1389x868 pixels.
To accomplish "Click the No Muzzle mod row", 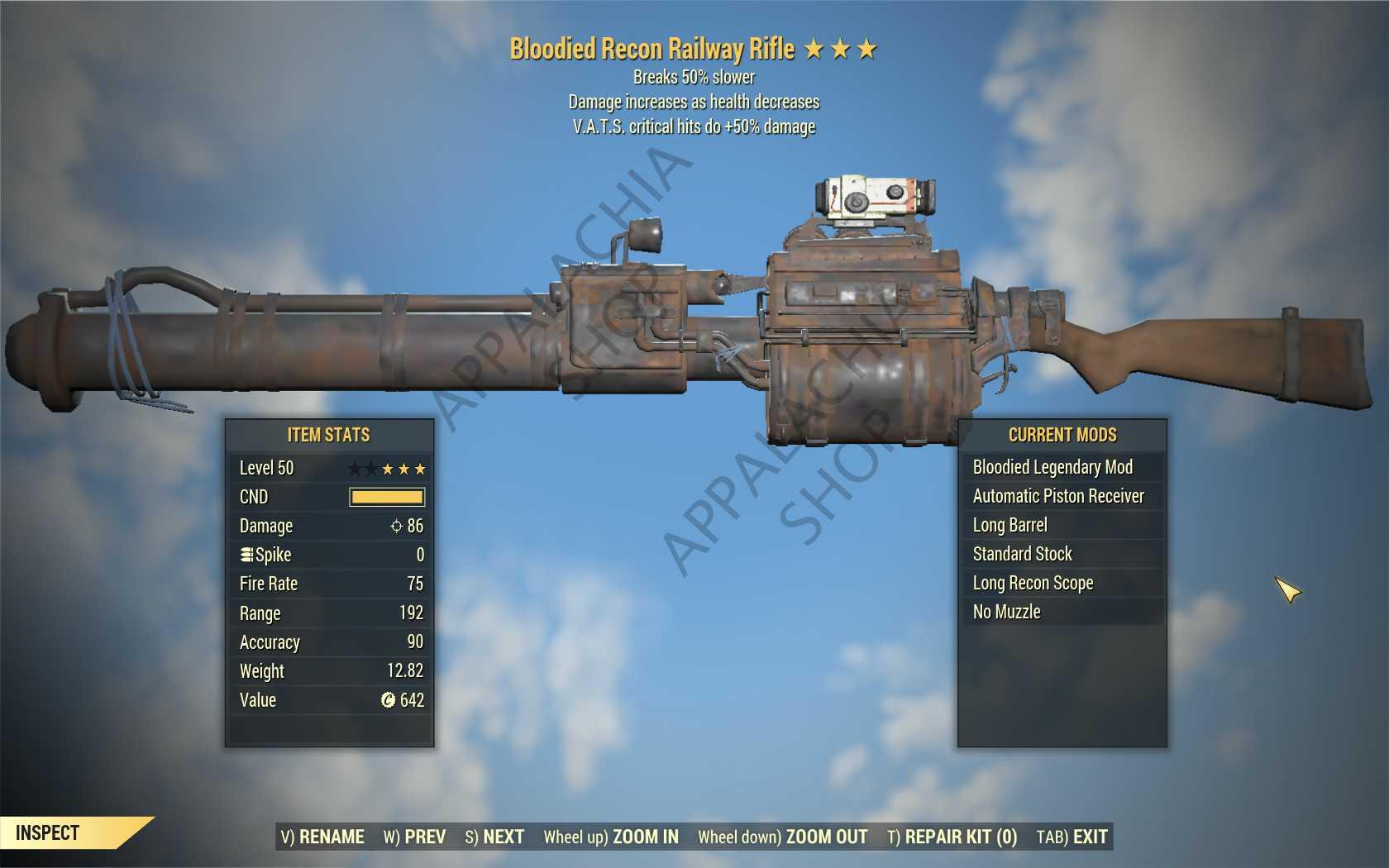I will point(1062,612).
